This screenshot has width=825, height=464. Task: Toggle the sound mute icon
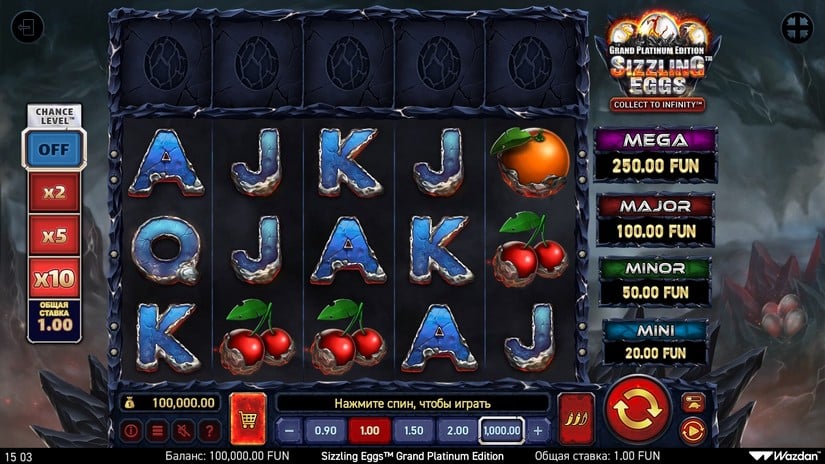pyautogui.click(x=182, y=431)
